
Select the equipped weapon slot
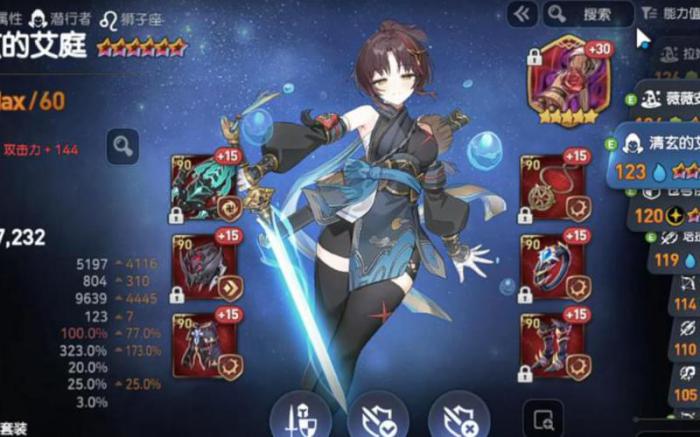coord(207,185)
